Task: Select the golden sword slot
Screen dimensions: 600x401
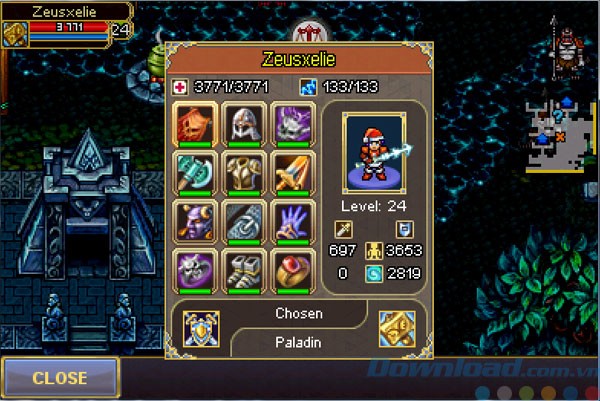Action: point(294,173)
